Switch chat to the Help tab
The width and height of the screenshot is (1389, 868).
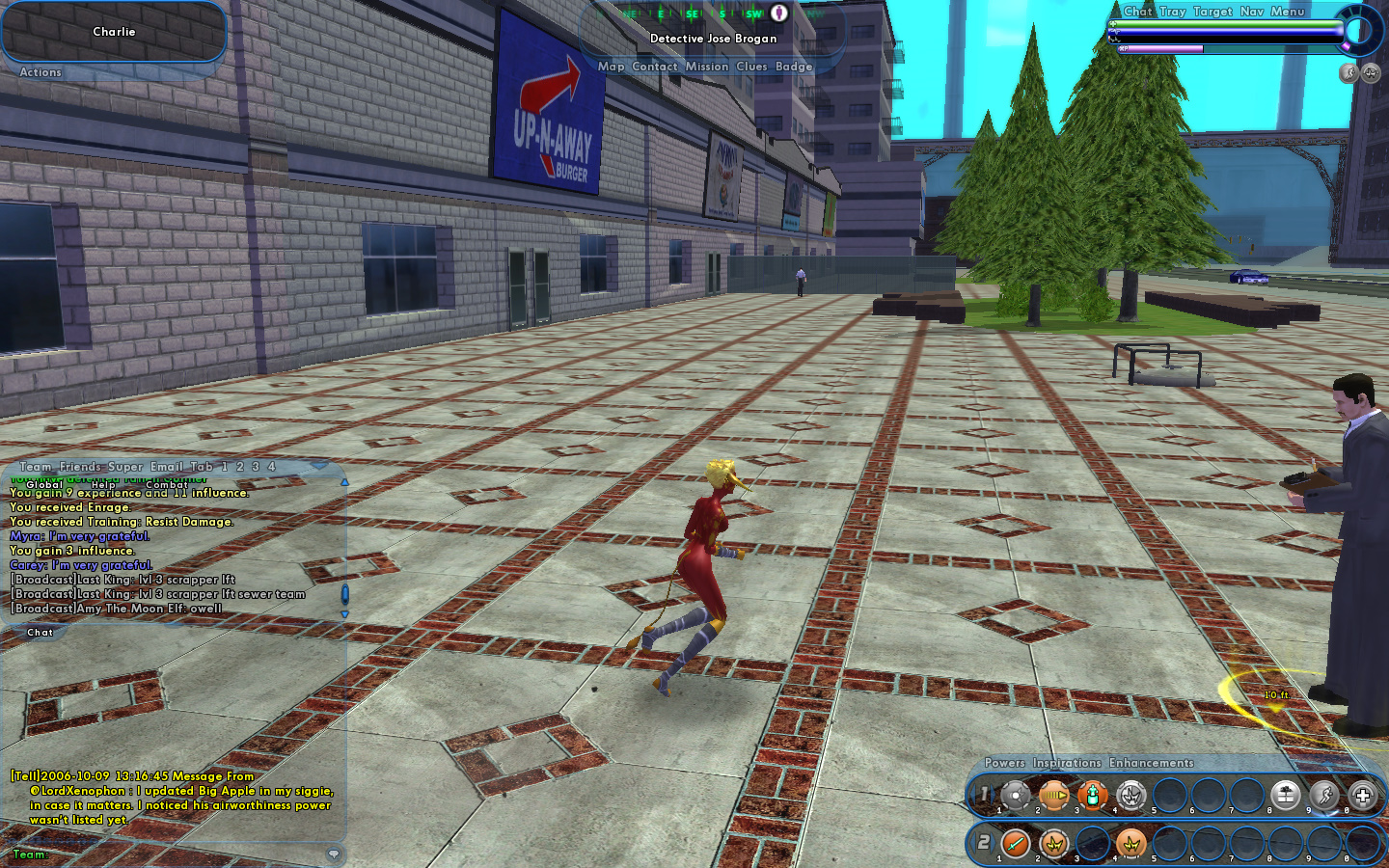click(103, 484)
